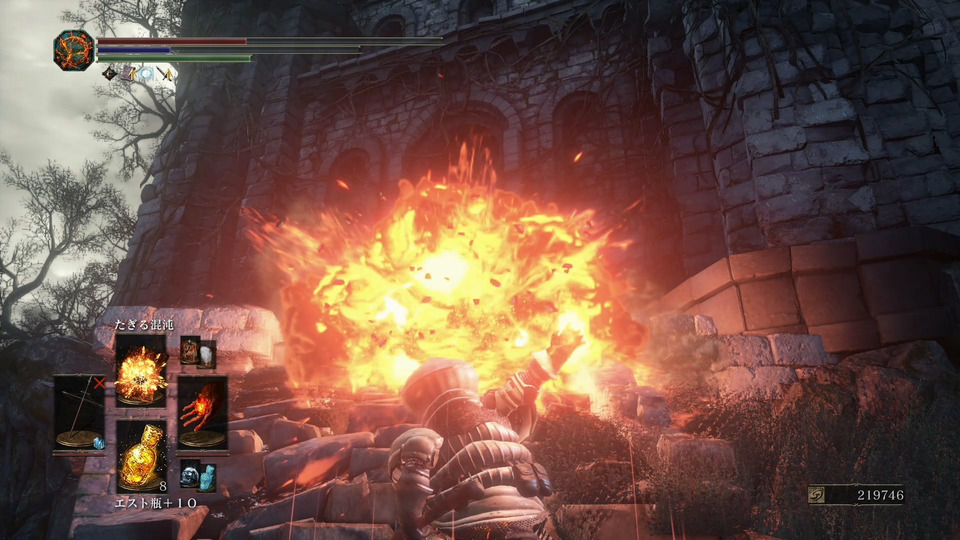Select the small skull and blue crystal slot
Viewport: 960px width, 540px height.
[198, 475]
